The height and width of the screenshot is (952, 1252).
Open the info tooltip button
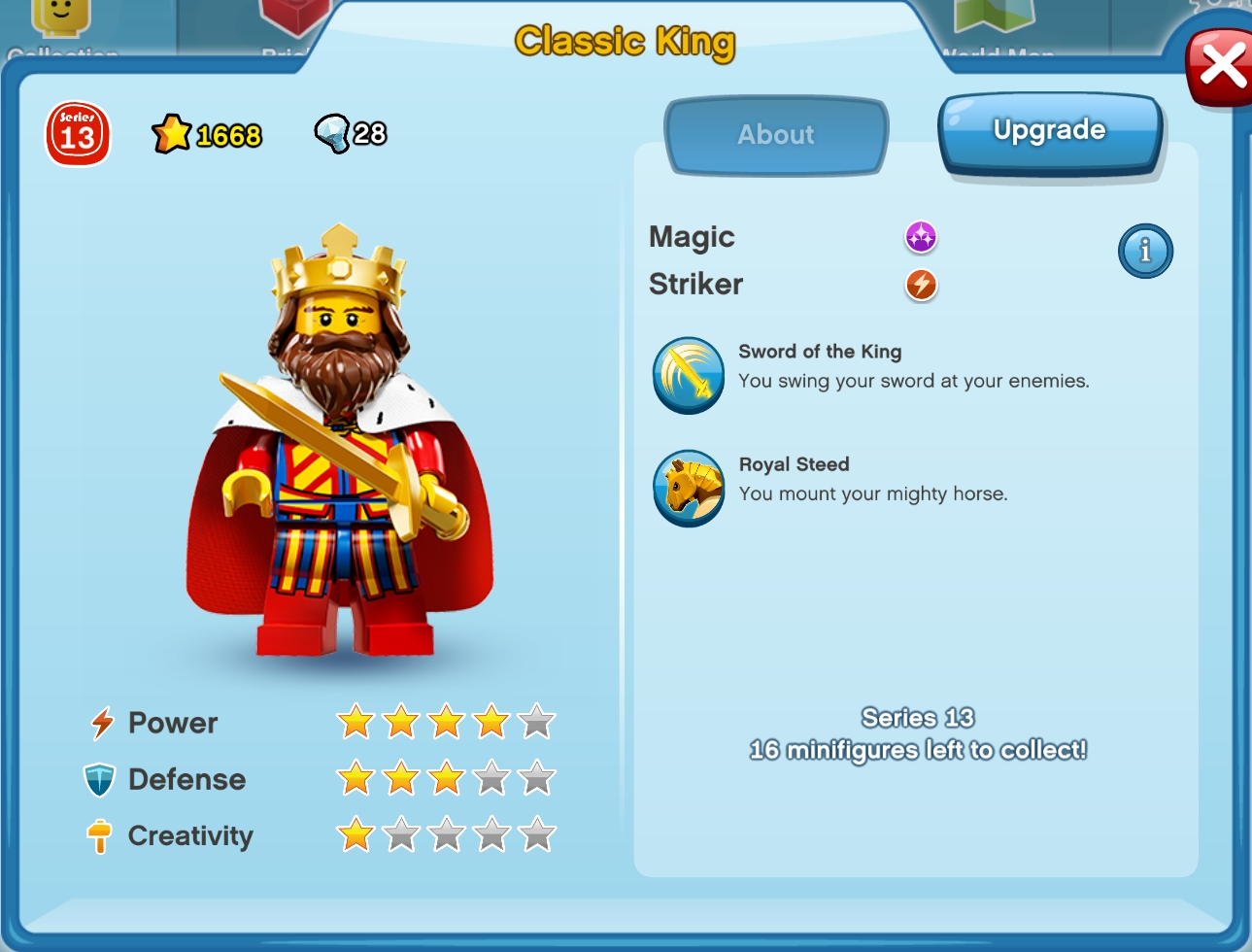coord(1145,251)
